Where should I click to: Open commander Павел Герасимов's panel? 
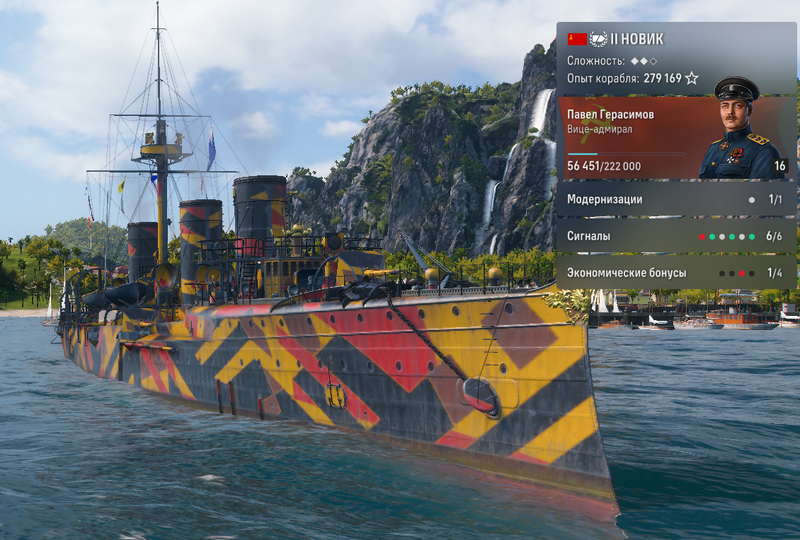tap(675, 138)
